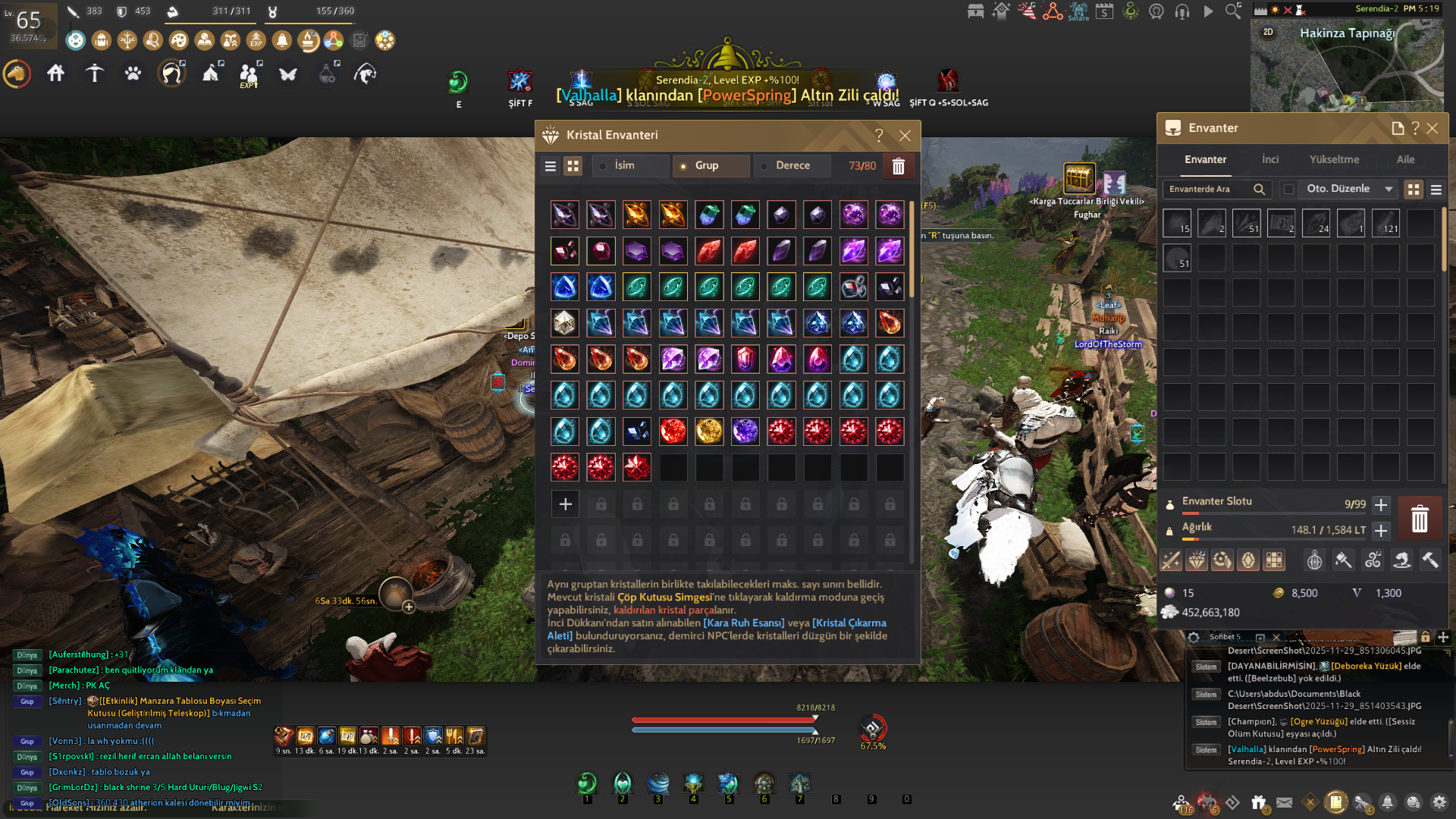Open the Oto. Düzenle dropdown

[1389, 189]
